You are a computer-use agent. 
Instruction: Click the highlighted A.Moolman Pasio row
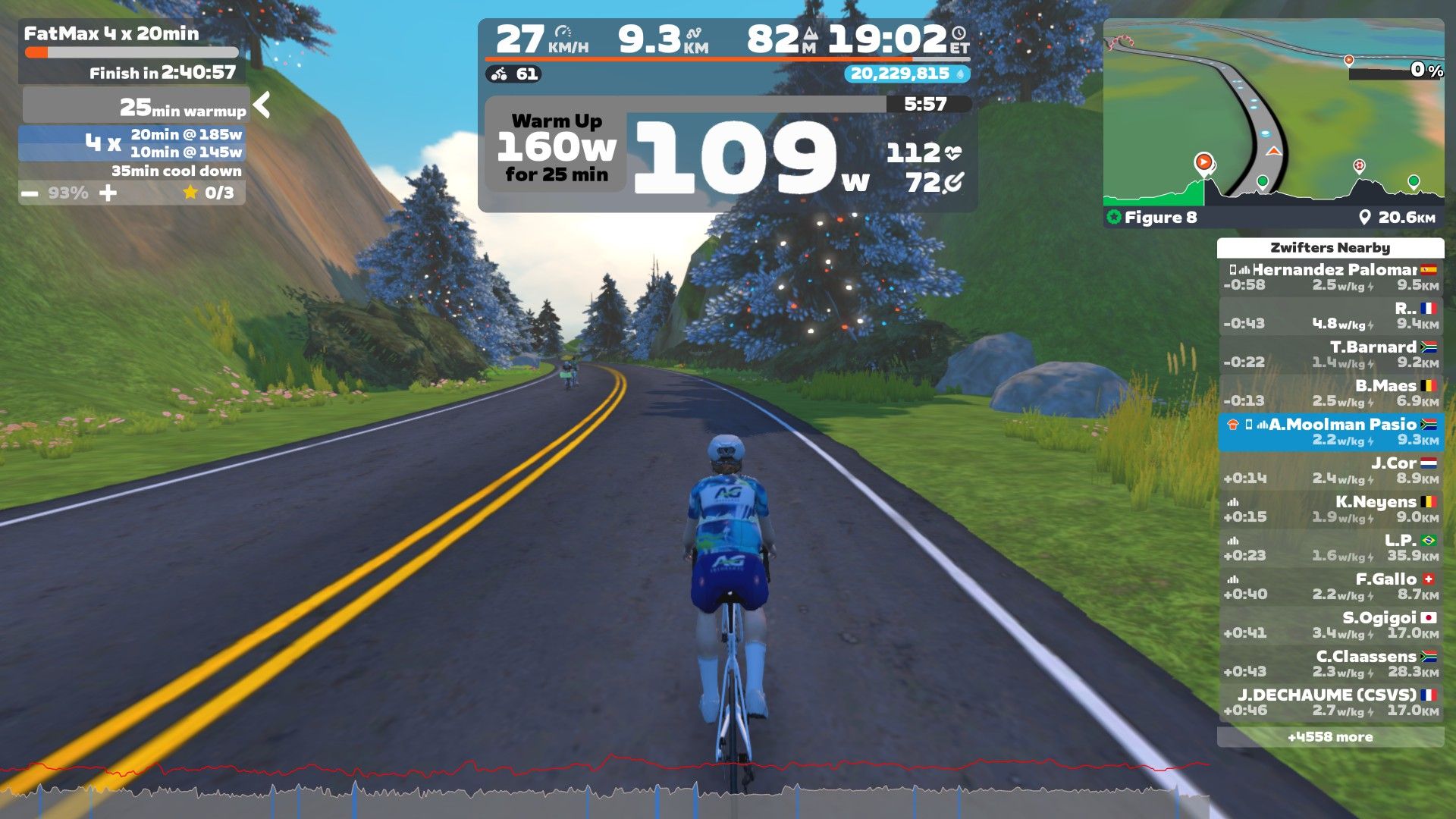pyautogui.click(x=1330, y=431)
